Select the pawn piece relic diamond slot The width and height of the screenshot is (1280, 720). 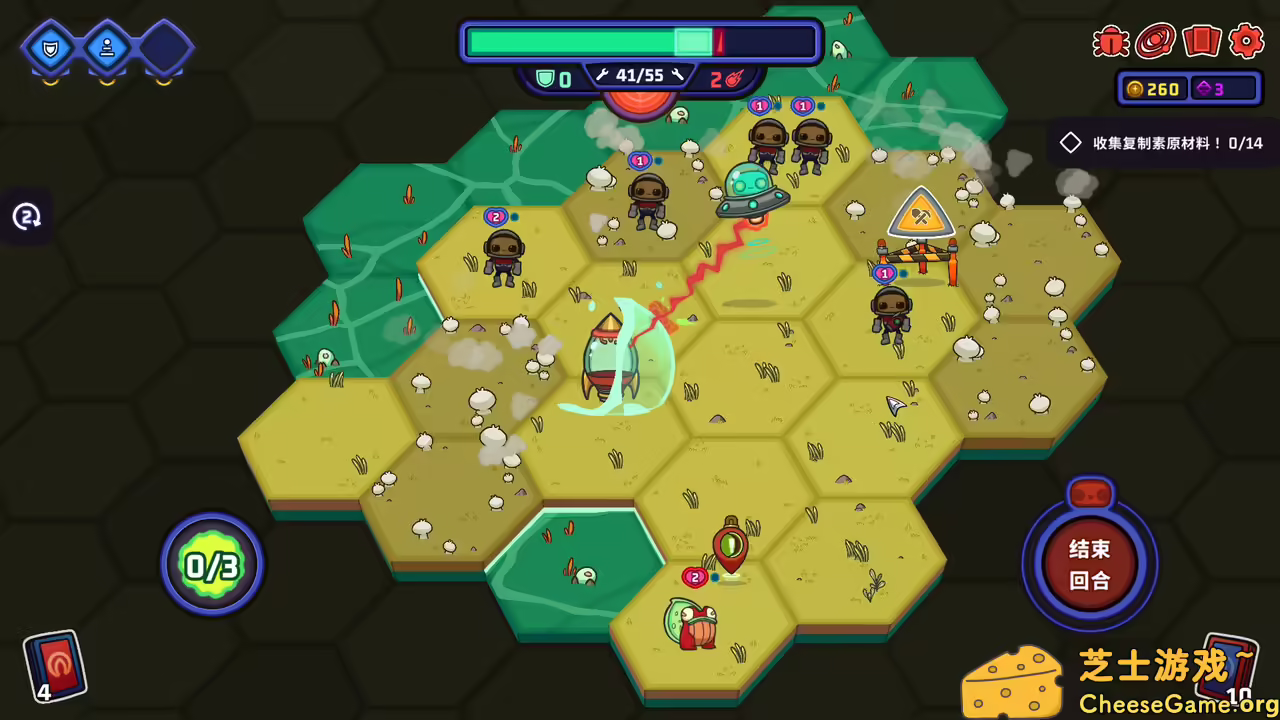tap(106, 47)
